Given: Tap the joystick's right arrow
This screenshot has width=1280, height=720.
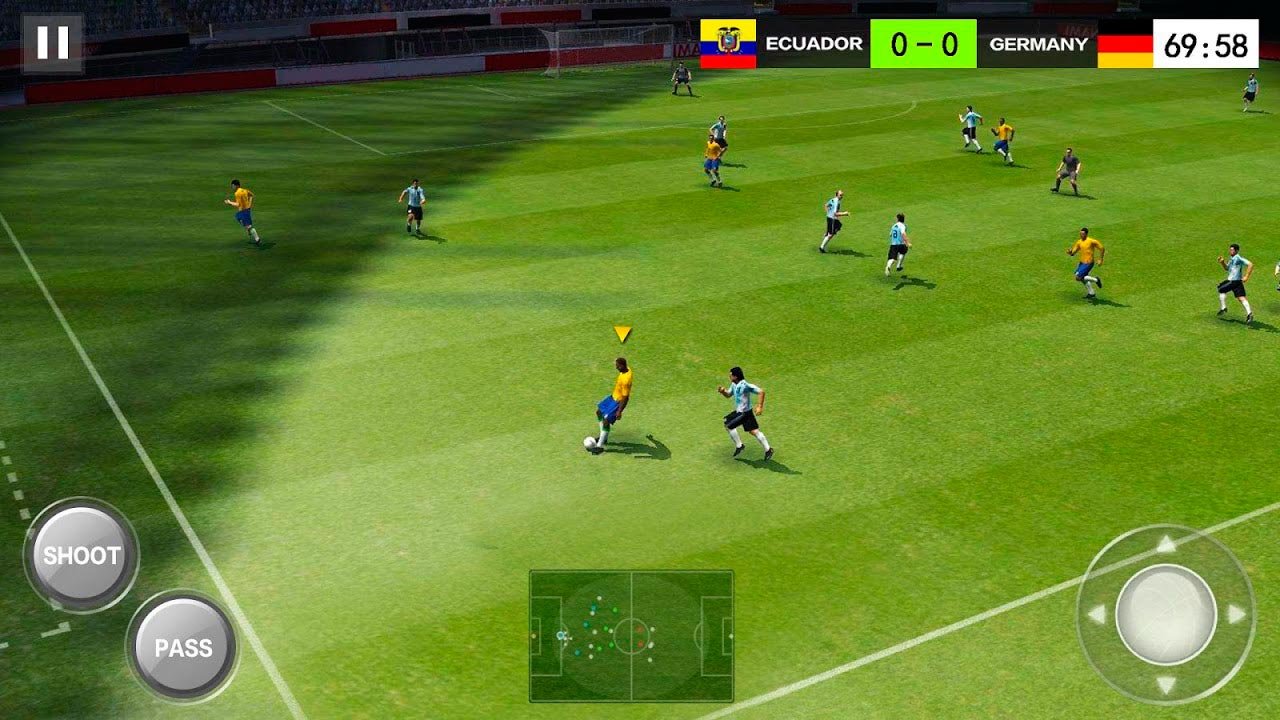Looking at the screenshot, I should coord(1237,614).
